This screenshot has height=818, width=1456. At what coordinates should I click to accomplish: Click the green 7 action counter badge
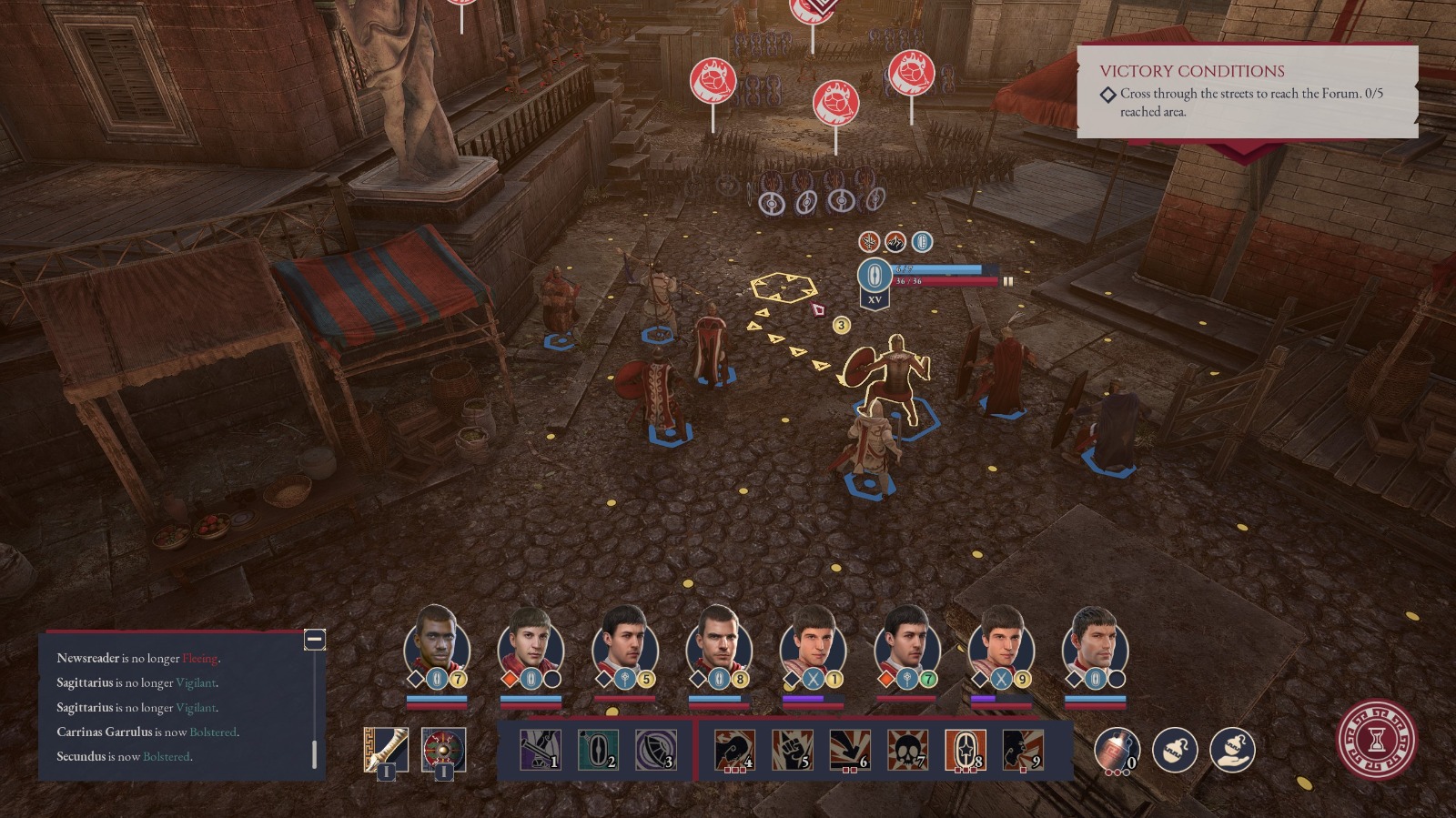point(927,677)
